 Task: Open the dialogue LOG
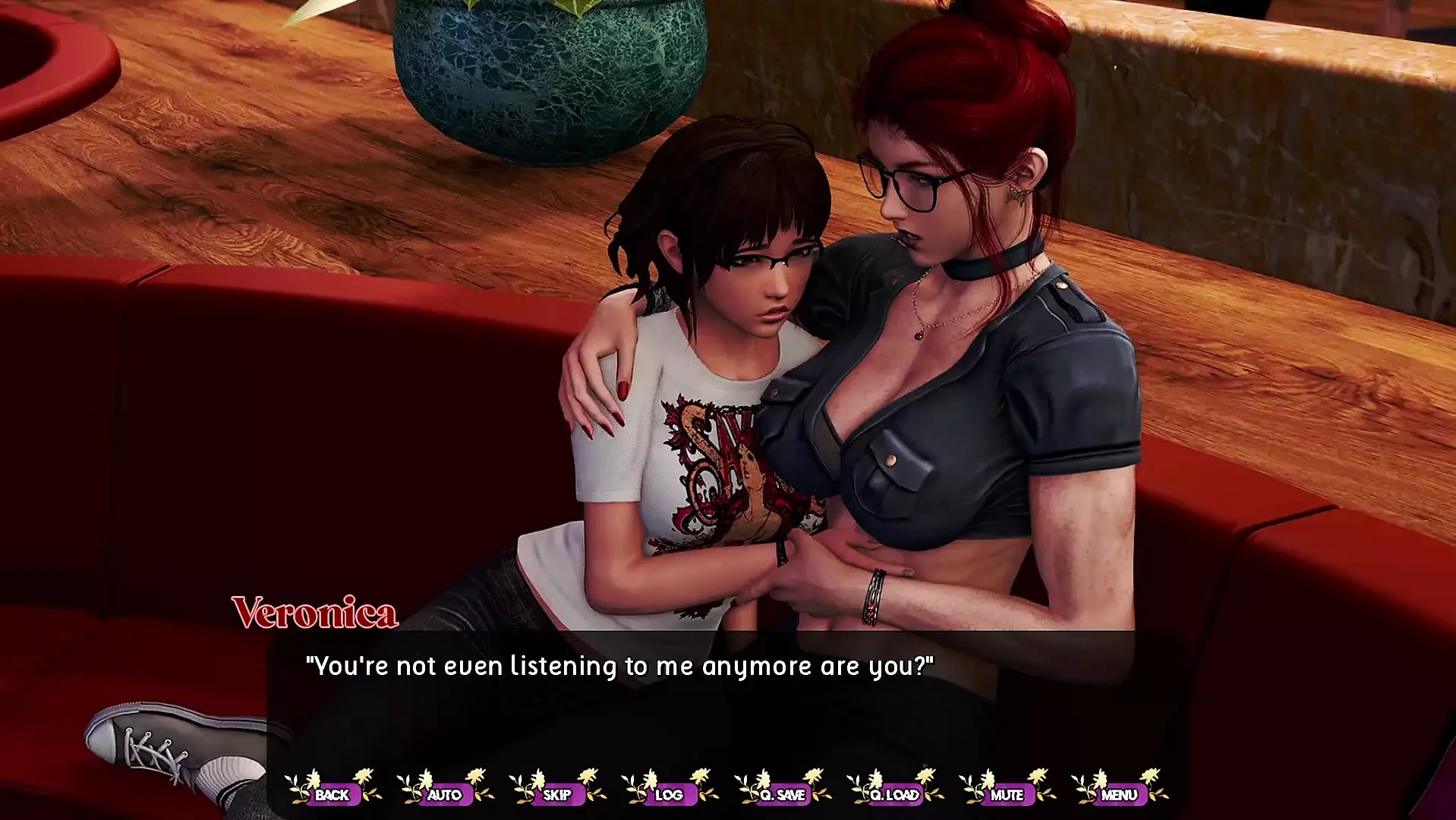coord(669,794)
